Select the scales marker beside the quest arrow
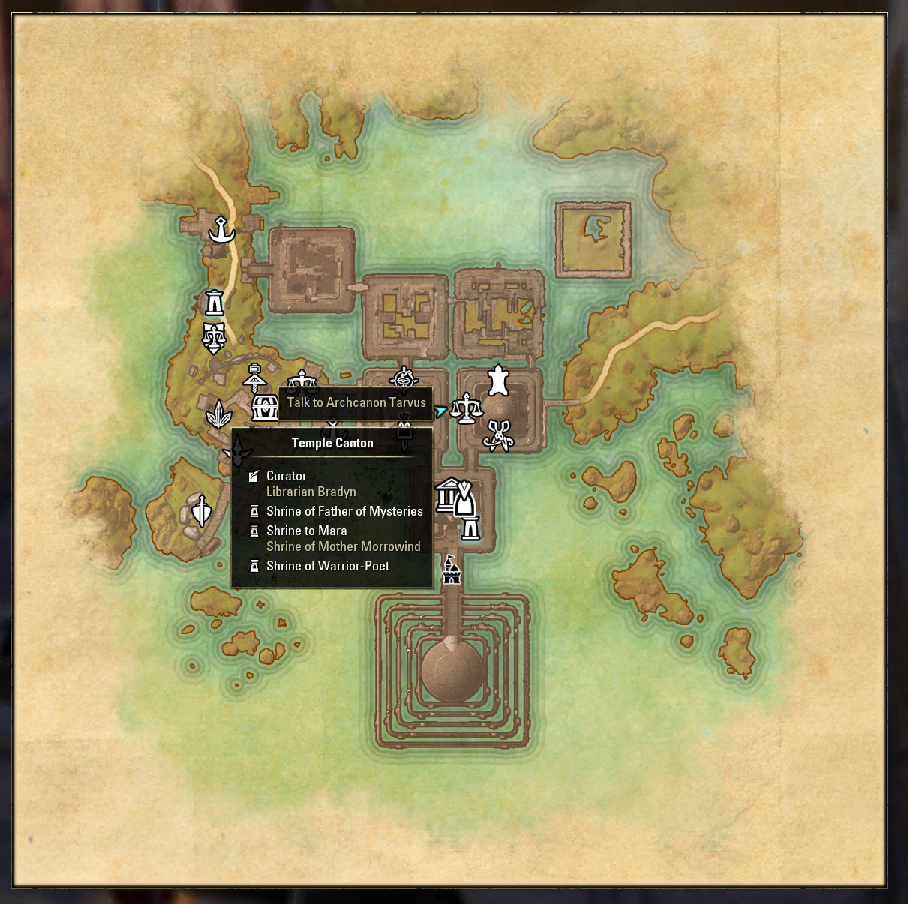The image size is (908, 904). point(465,408)
